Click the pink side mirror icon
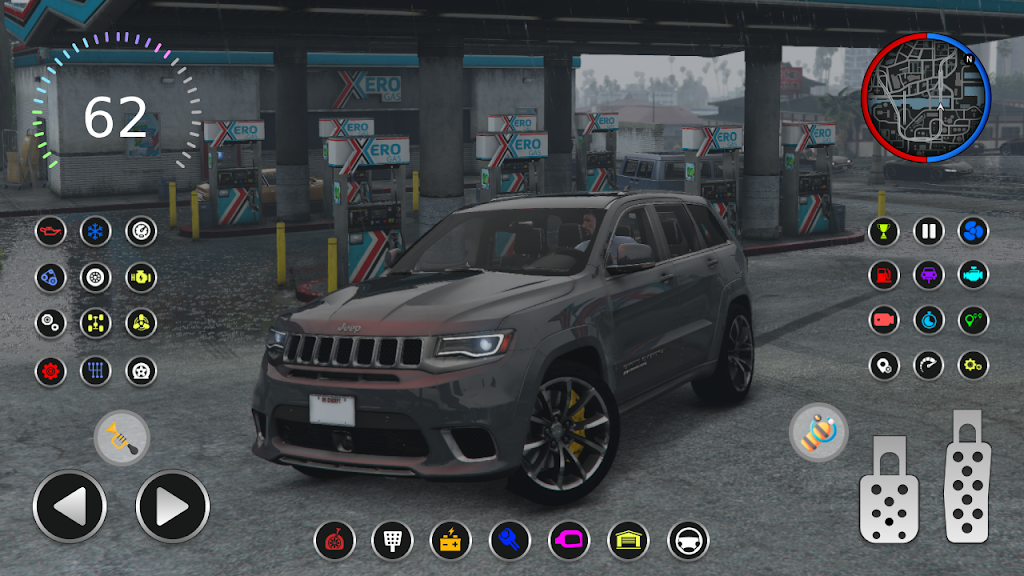Screen dimensions: 1024x576 click(x=569, y=541)
